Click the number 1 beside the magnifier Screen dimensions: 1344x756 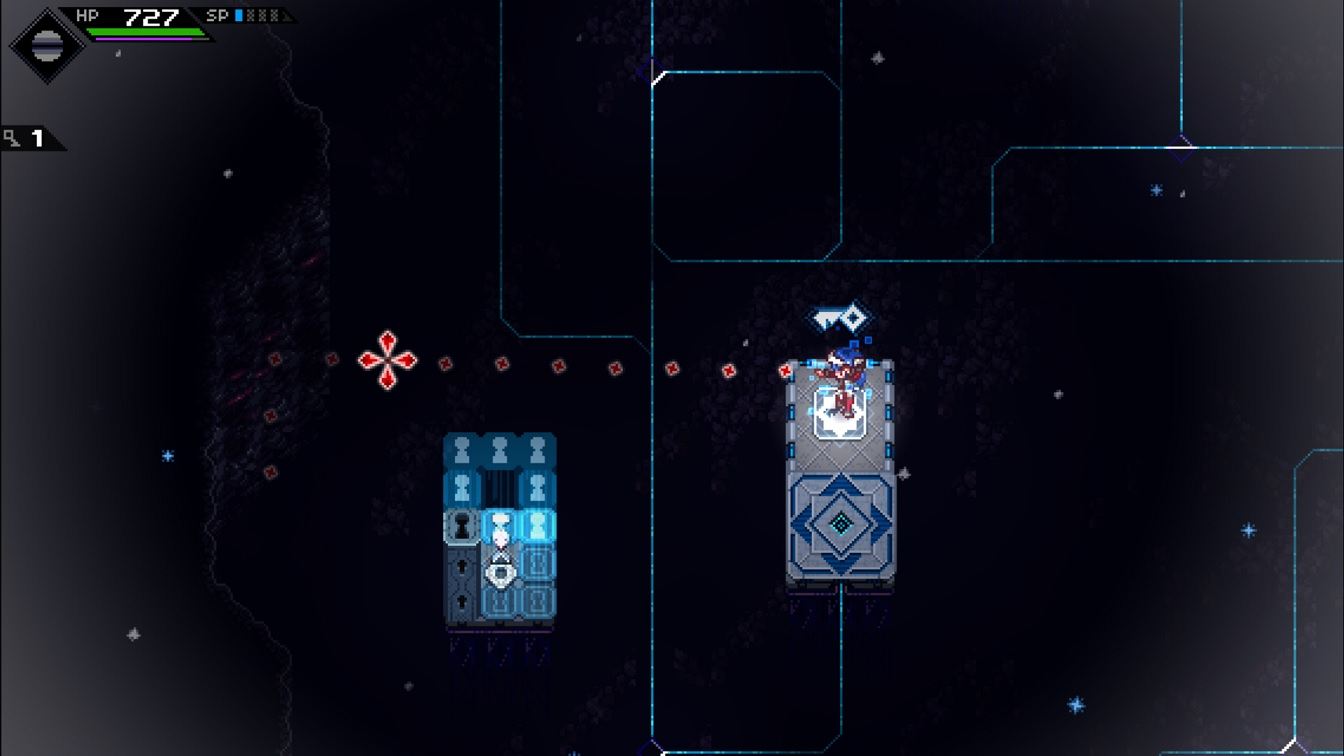coord(36,137)
